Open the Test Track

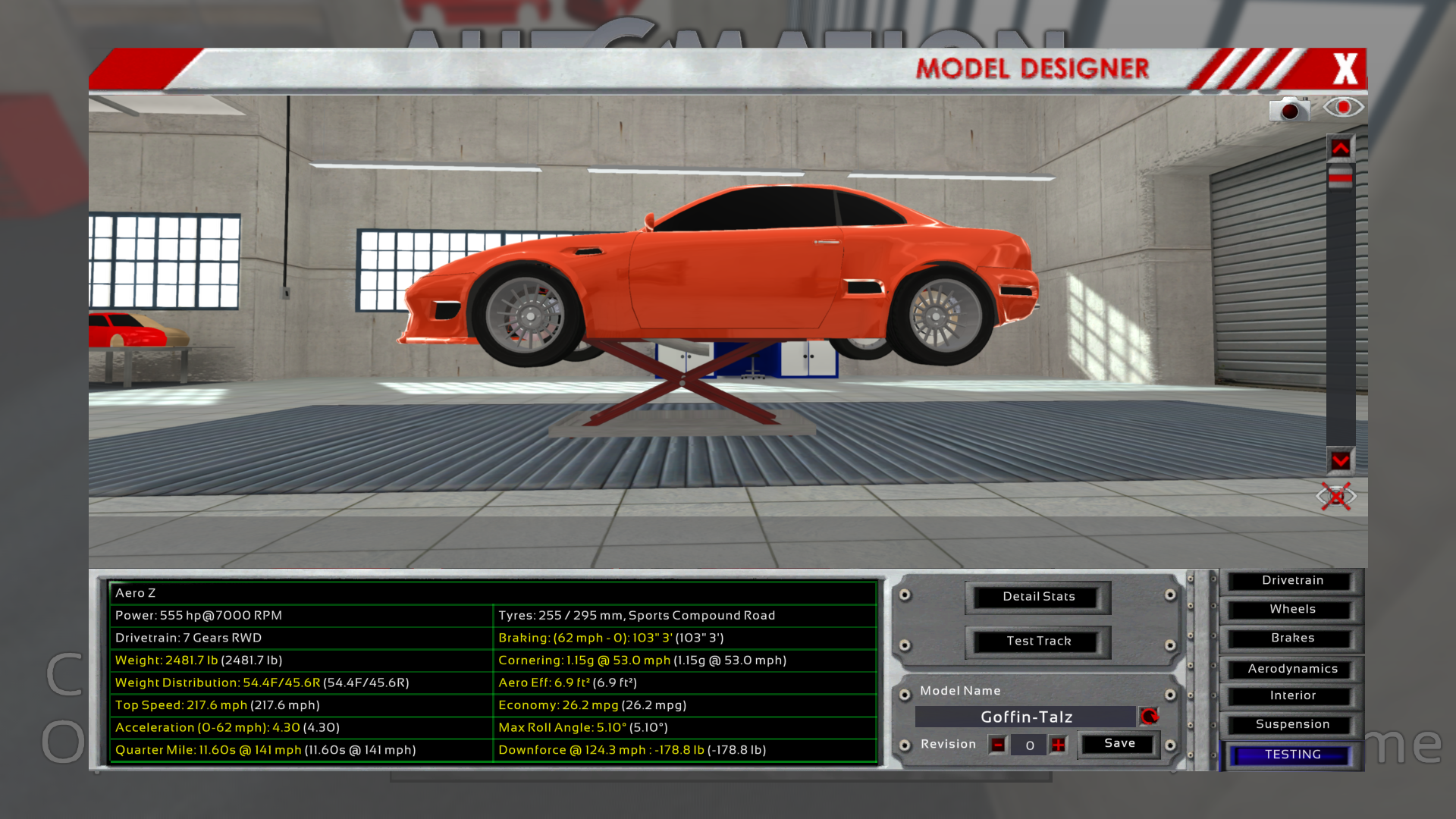point(1038,642)
